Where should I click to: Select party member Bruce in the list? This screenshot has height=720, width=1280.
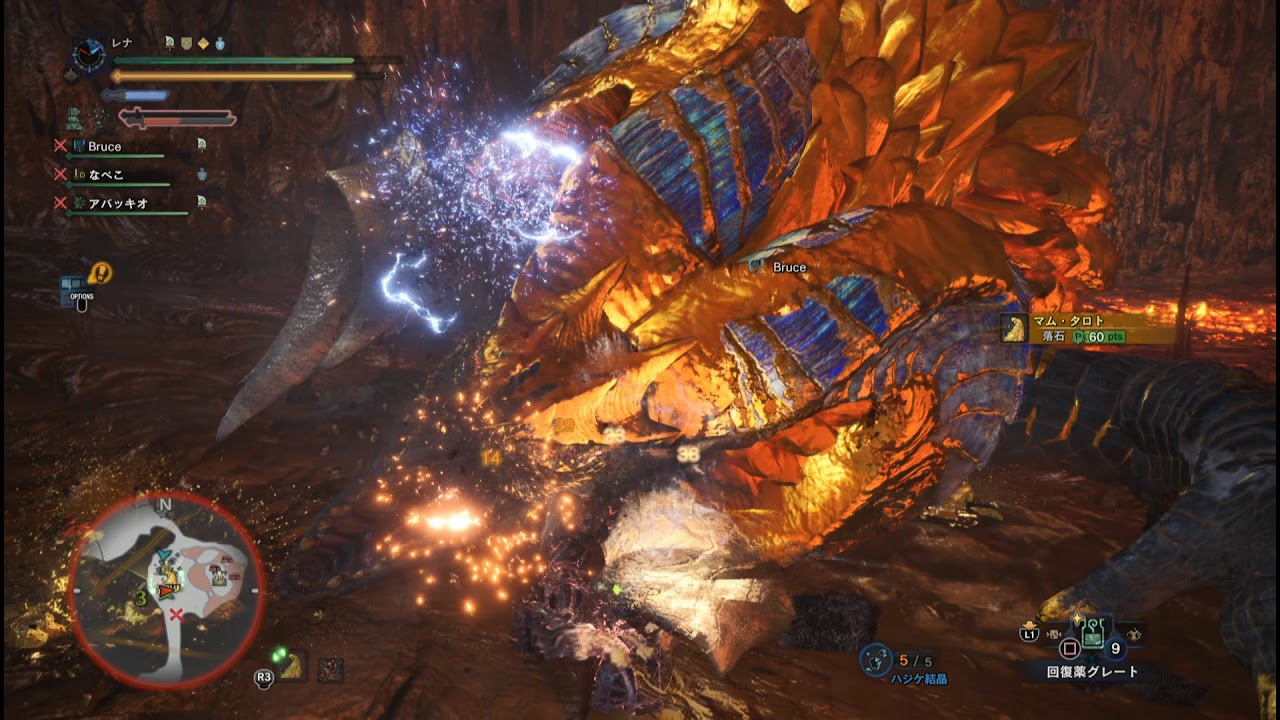click(104, 146)
